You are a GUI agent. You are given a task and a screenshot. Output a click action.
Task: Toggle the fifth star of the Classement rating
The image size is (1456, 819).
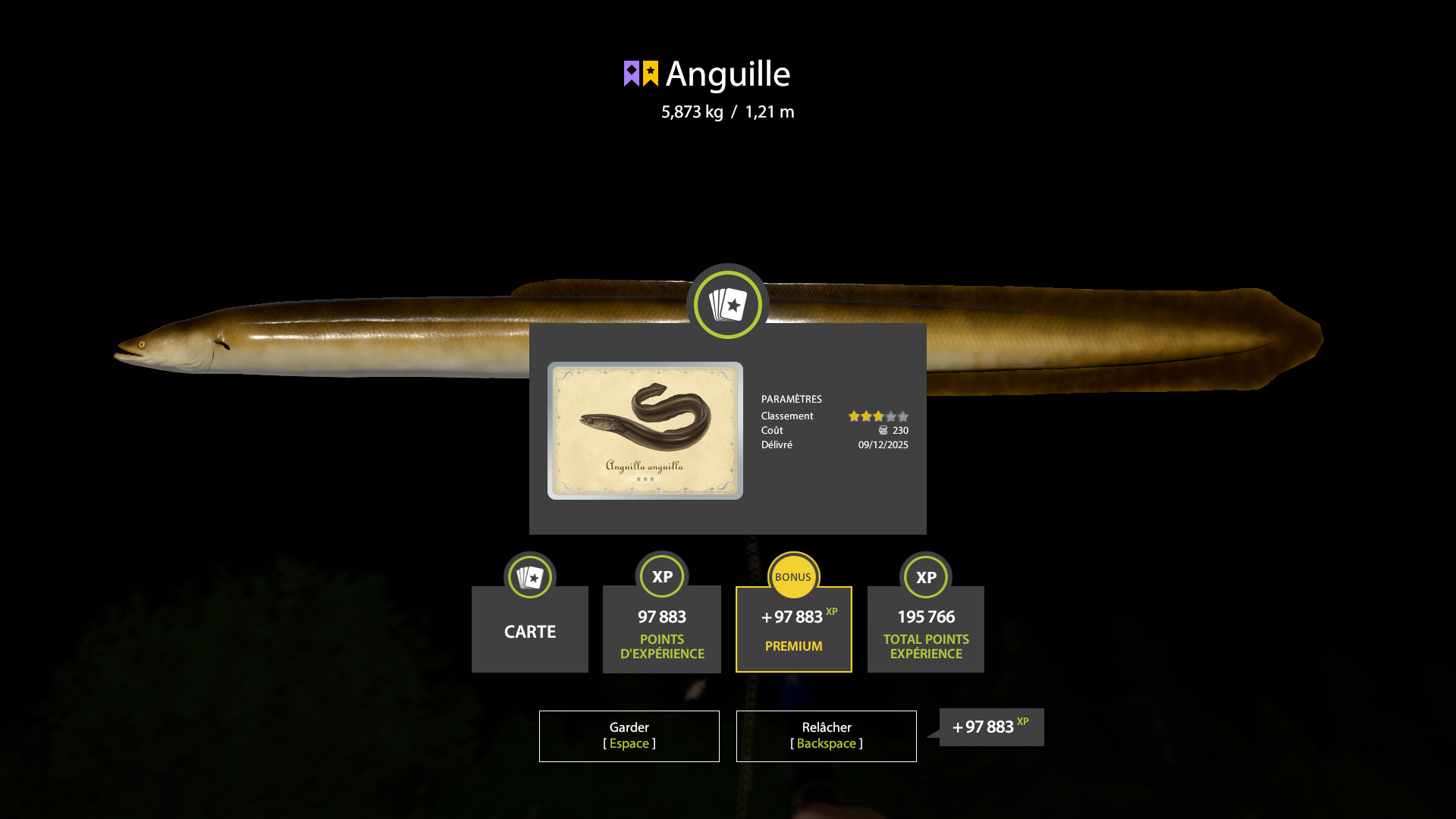(902, 416)
